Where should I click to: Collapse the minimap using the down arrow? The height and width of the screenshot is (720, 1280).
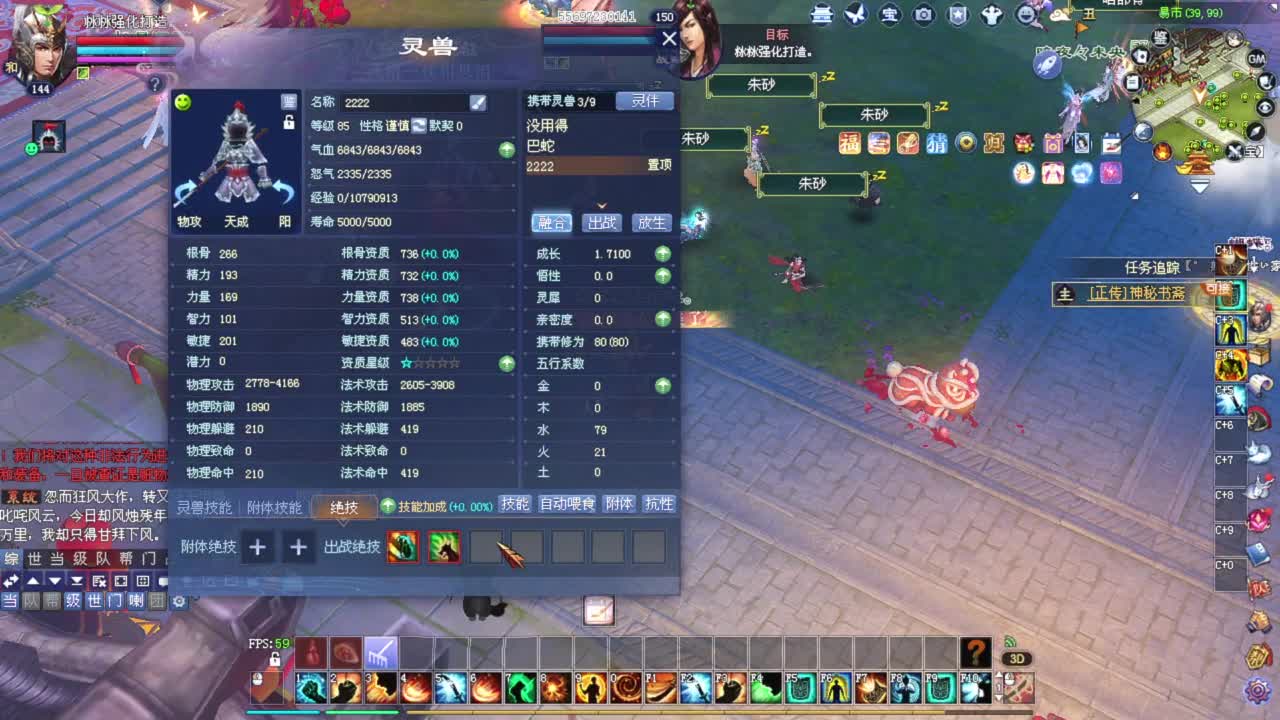tap(1198, 184)
